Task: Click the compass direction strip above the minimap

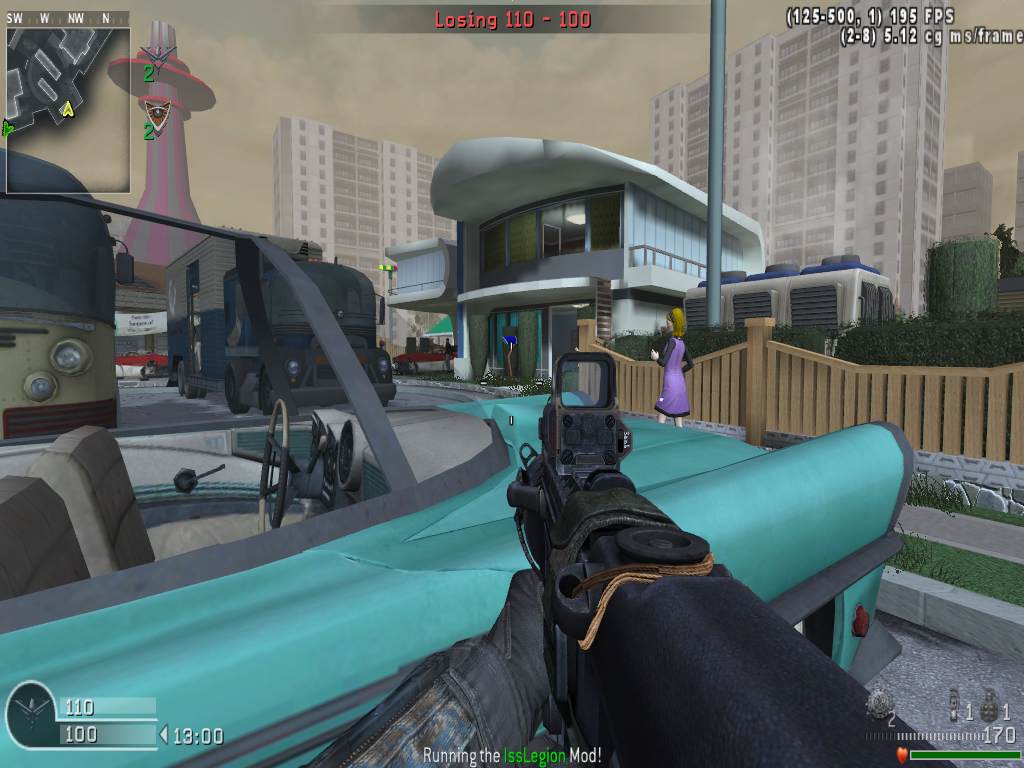Action: click(67, 18)
